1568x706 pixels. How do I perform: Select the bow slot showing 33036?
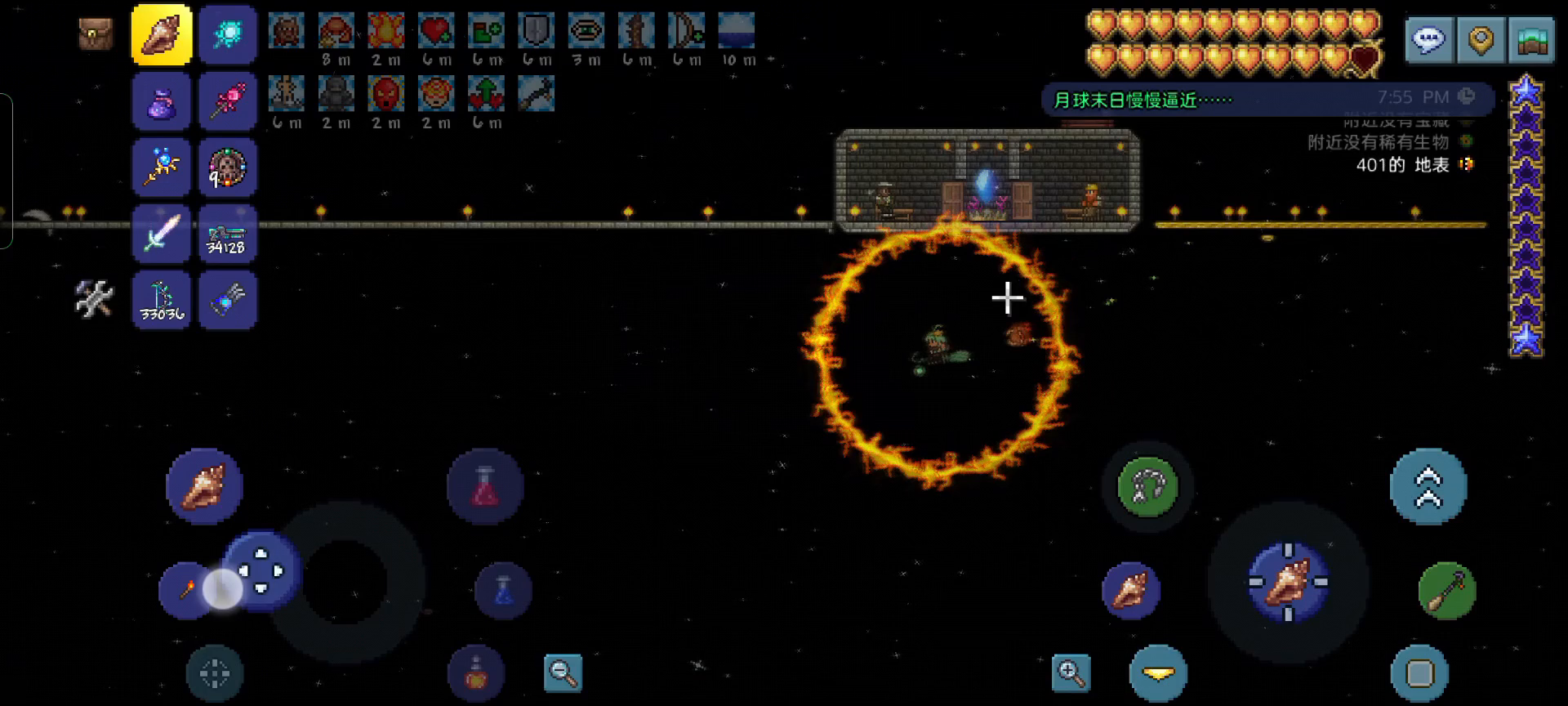[162, 300]
